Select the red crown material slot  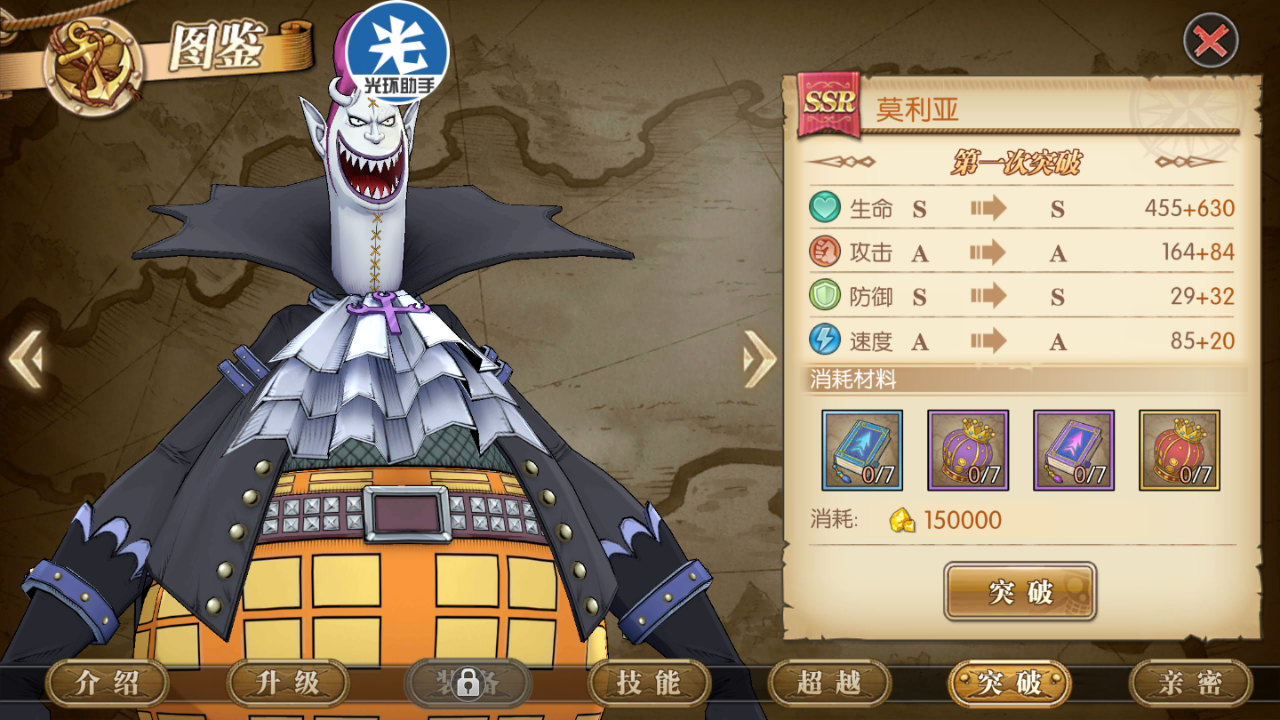[1179, 450]
